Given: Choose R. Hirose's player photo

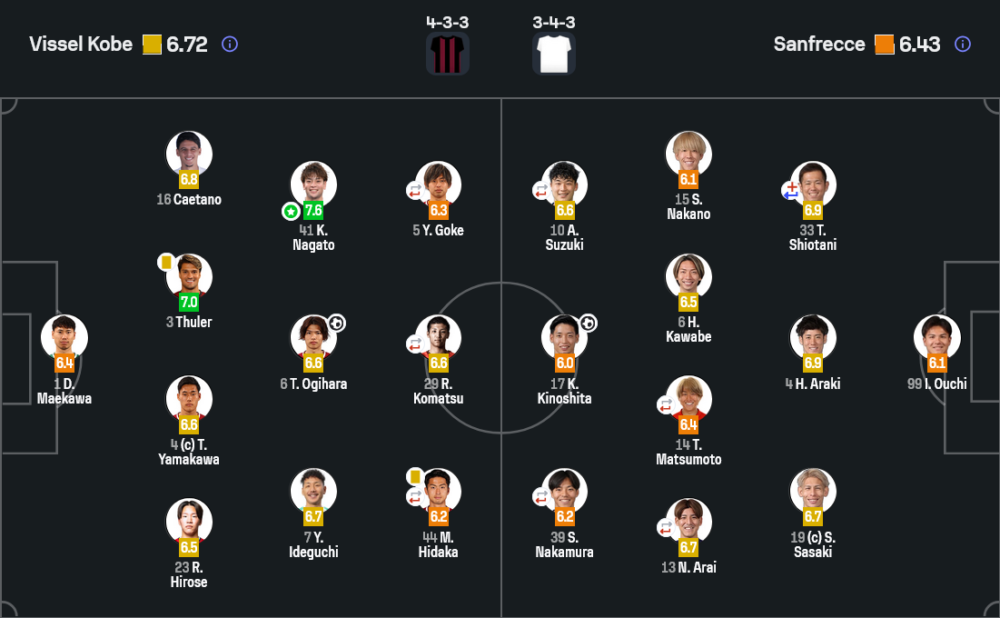Looking at the screenshot, I should click(x=189, y=522).
